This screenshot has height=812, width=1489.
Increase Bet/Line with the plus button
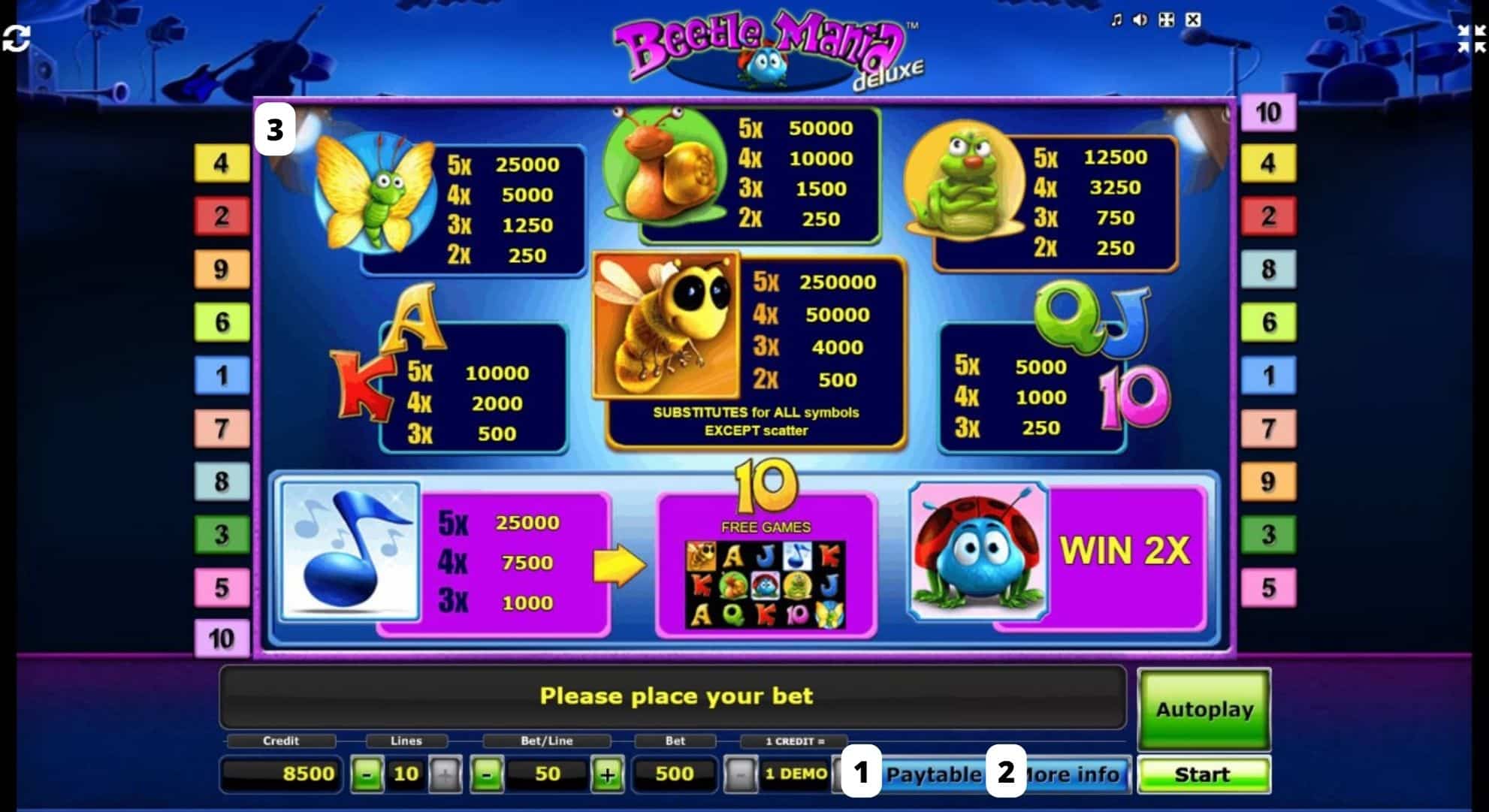(607, 773)
